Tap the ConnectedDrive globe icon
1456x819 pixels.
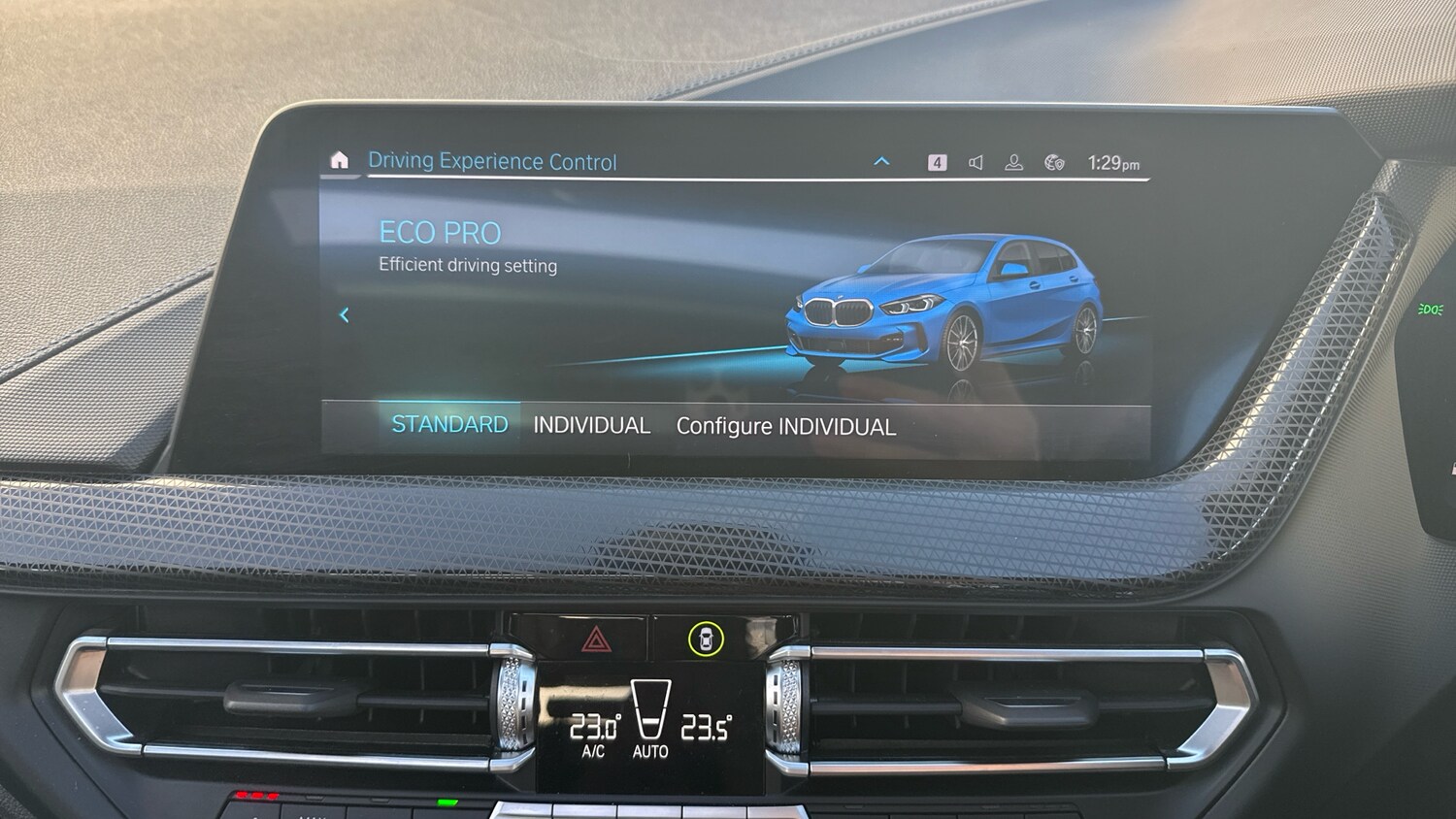1053,162
